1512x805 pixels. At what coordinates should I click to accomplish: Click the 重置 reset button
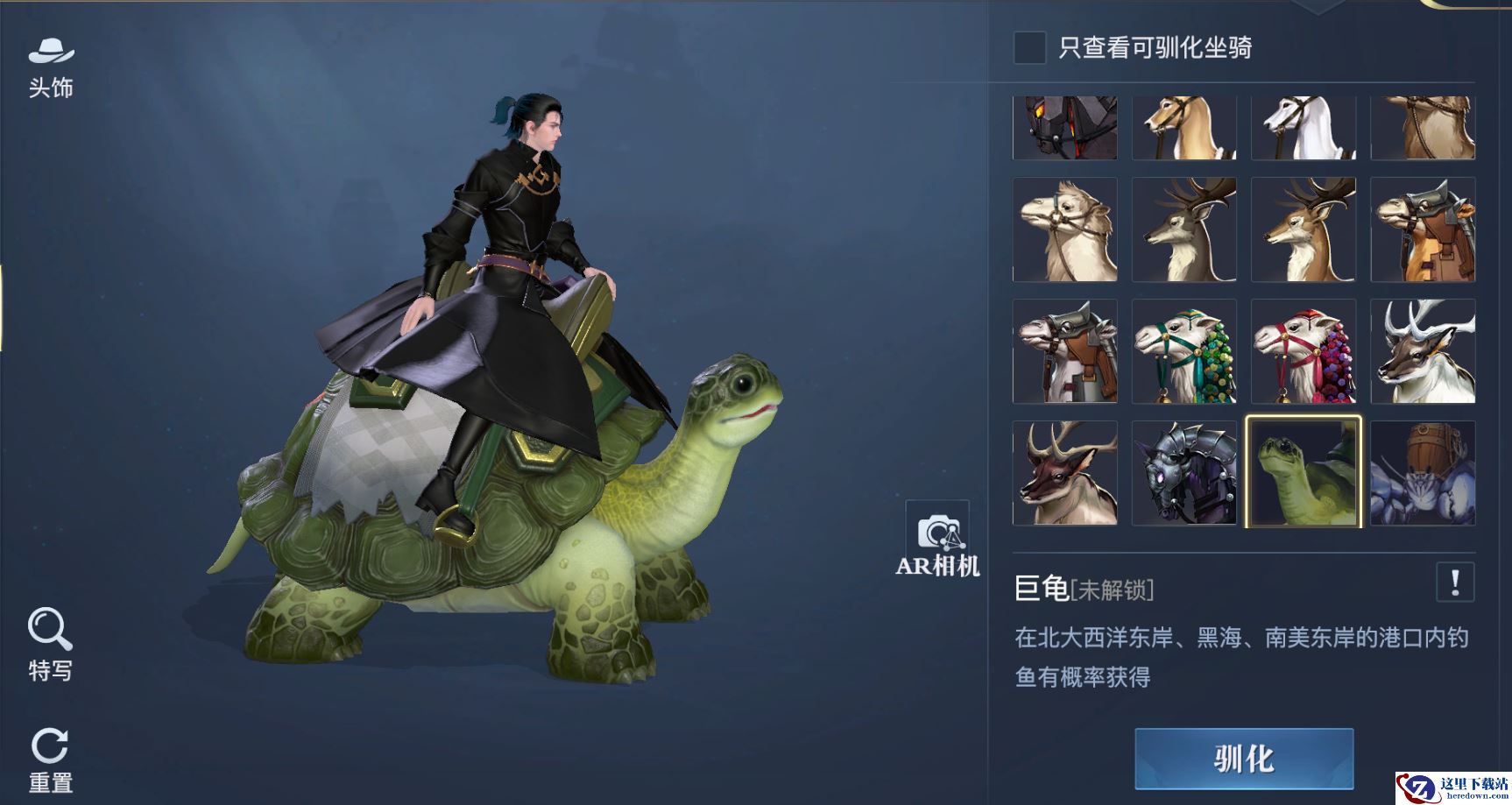click(x=50, y=759)
